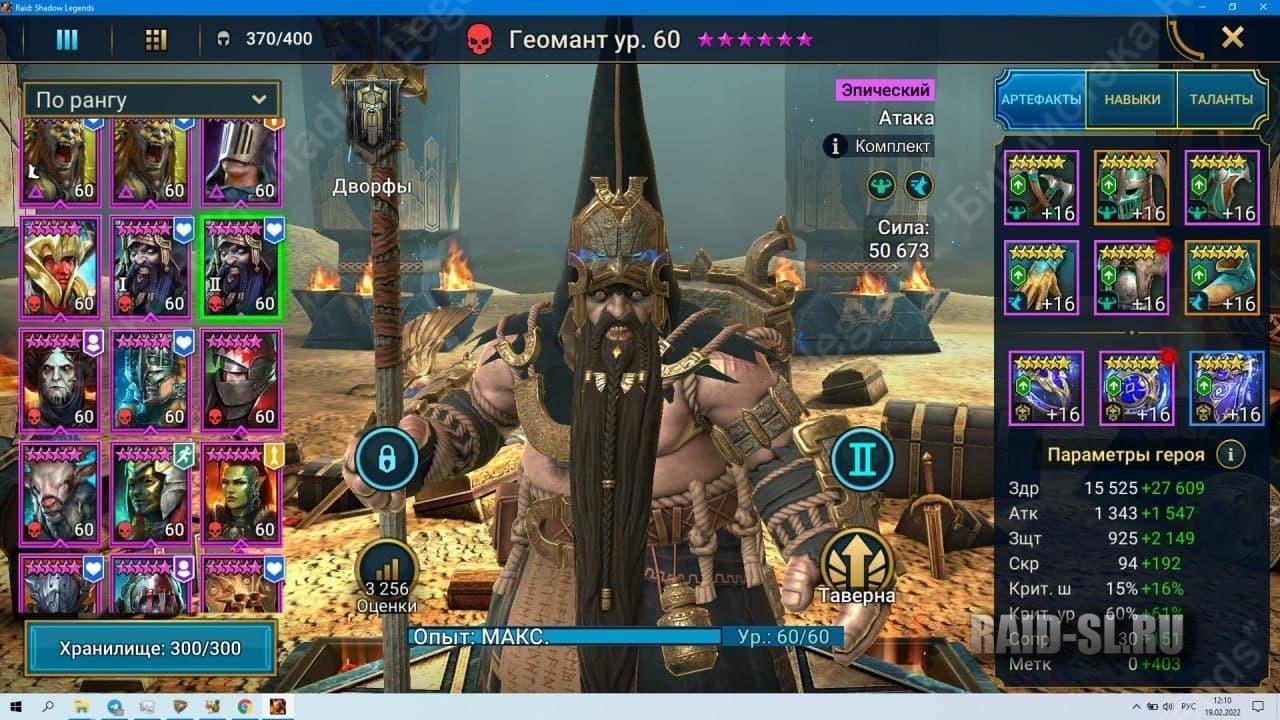This screenshot has height=720, width=1280.
Task: Activate the Roman numeral II button
Action: tap(863, 458)
